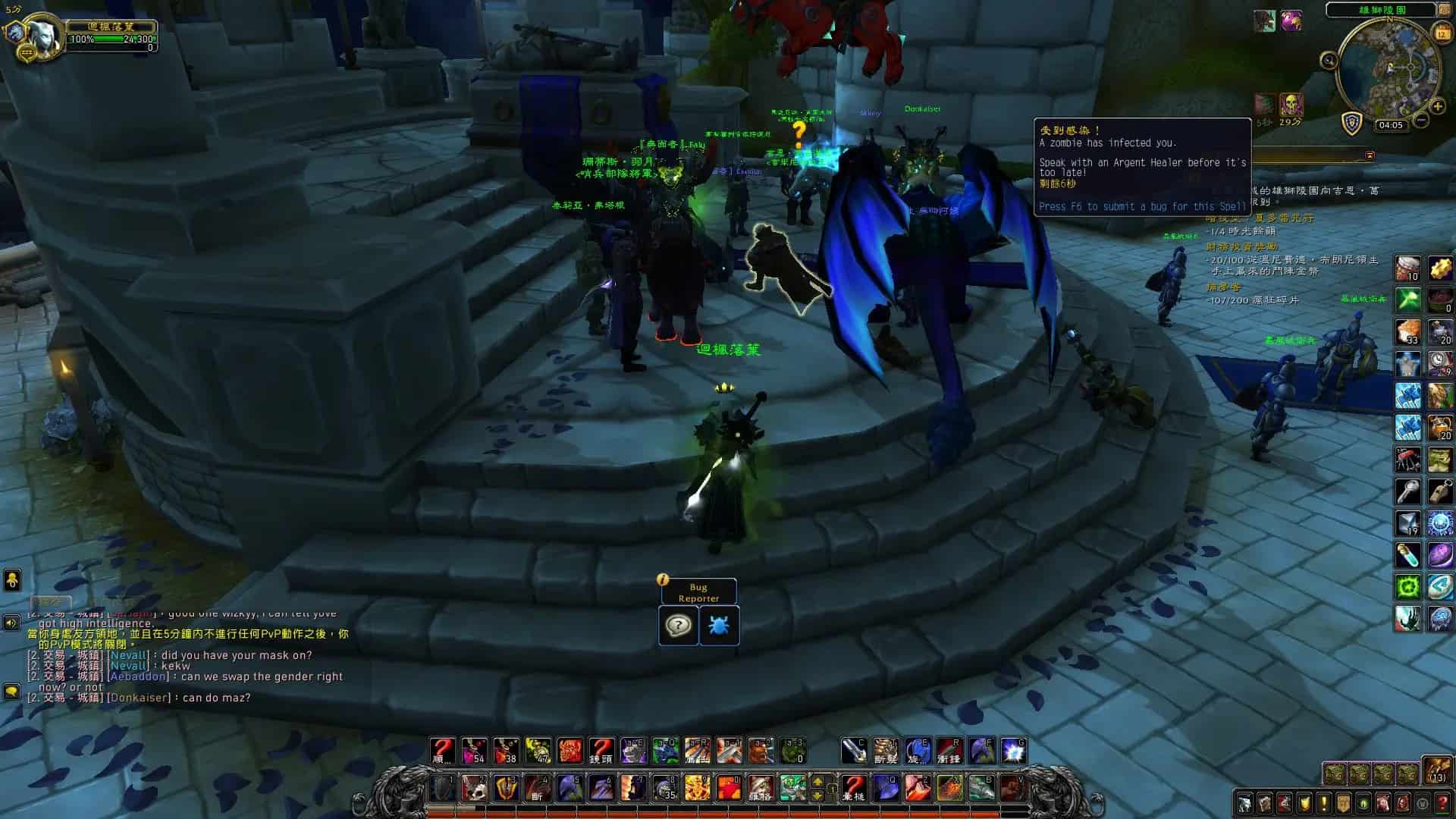Zoom in the minimap

coord(1436,107)
